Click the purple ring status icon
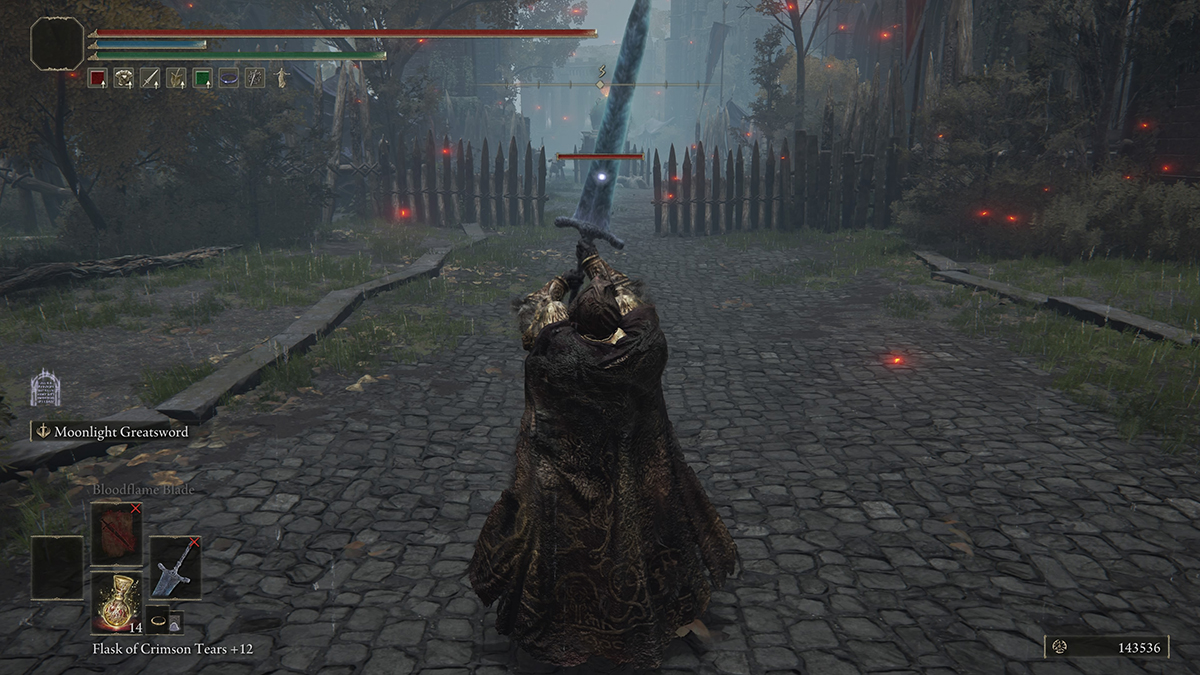 tap(229, 77)
